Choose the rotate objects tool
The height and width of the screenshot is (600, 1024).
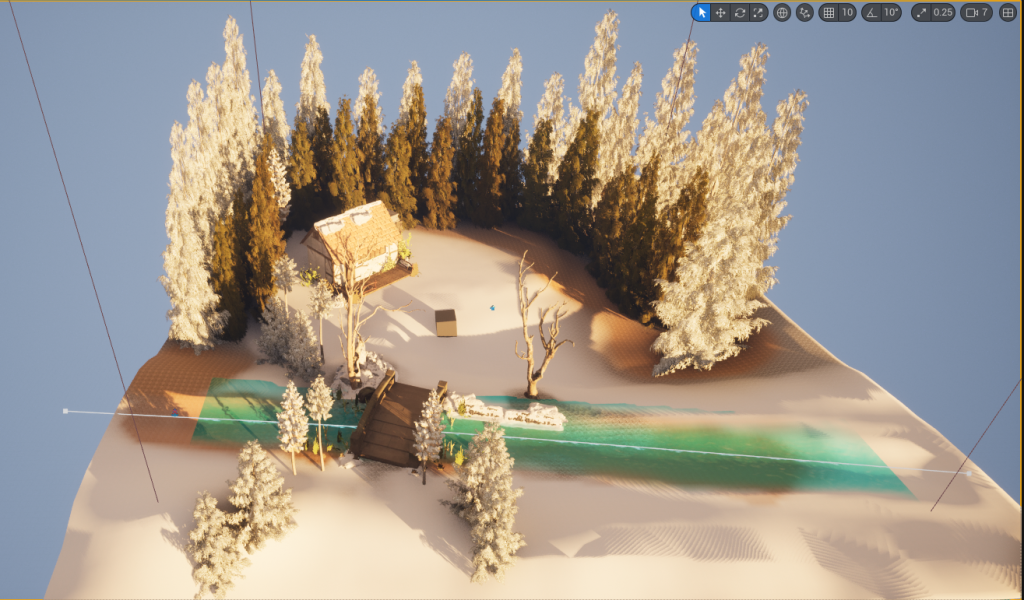(739, 13)
